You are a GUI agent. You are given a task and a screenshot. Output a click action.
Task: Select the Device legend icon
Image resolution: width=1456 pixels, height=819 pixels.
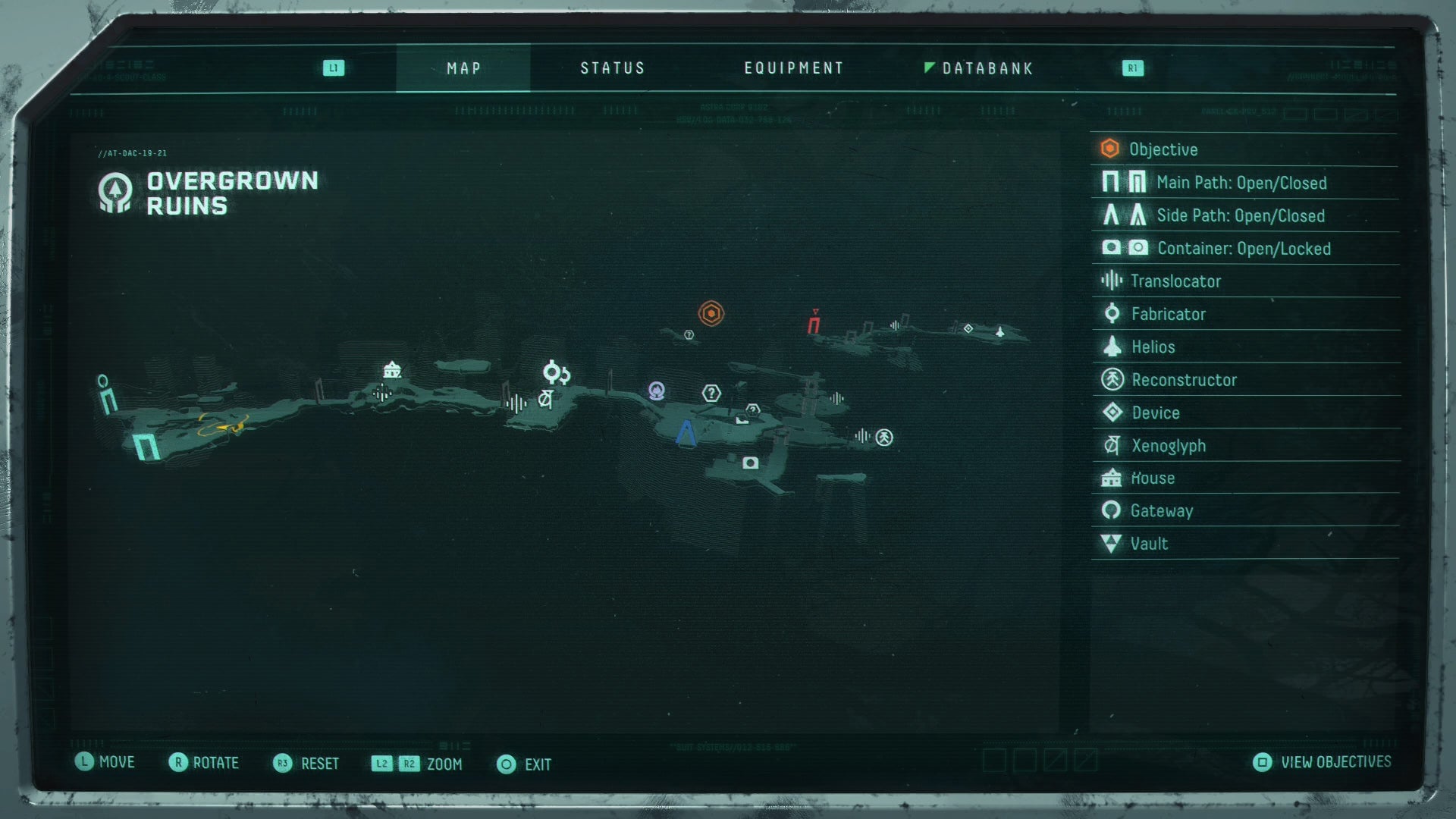point(1112,413)
